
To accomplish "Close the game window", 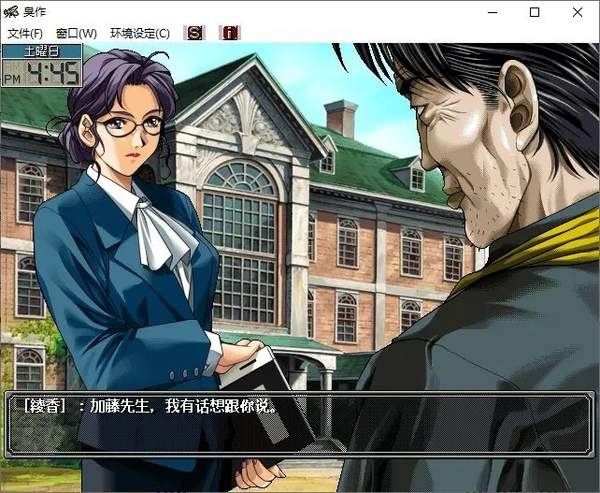I will [x=579, y=12].
